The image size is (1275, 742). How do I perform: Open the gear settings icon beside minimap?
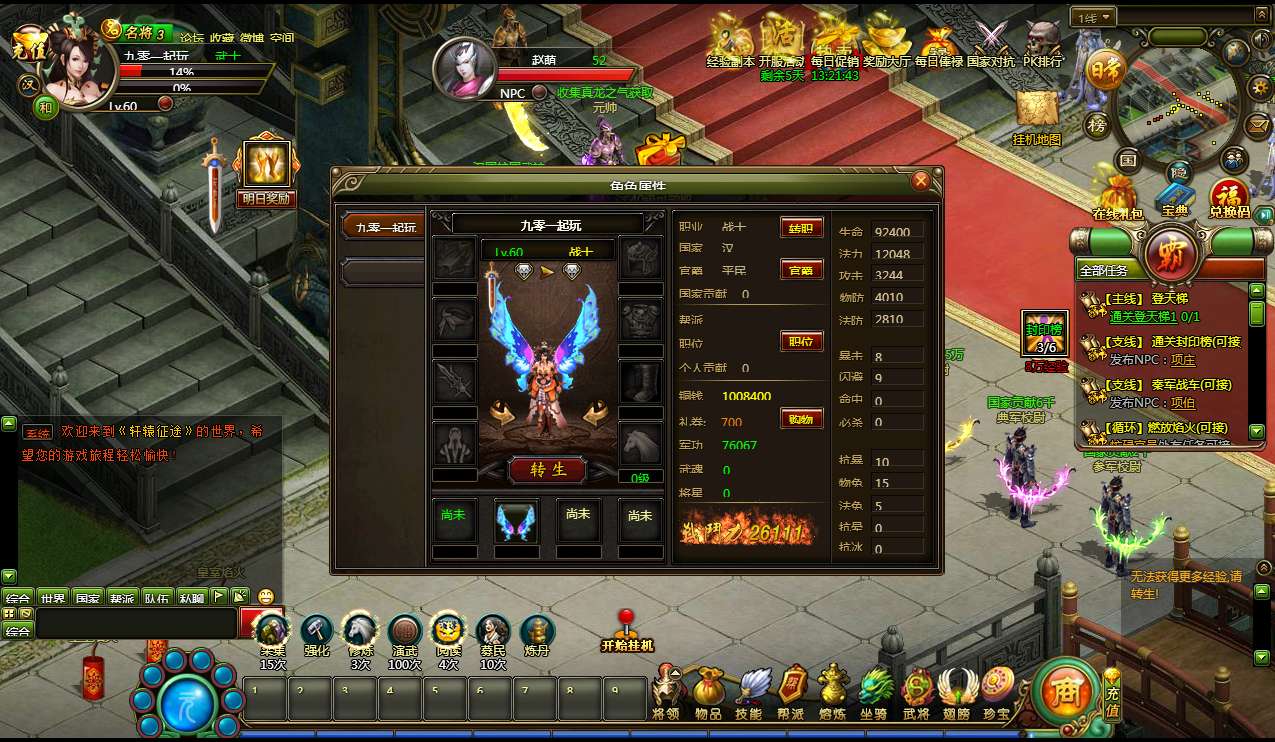click(x=1260, y=86)
